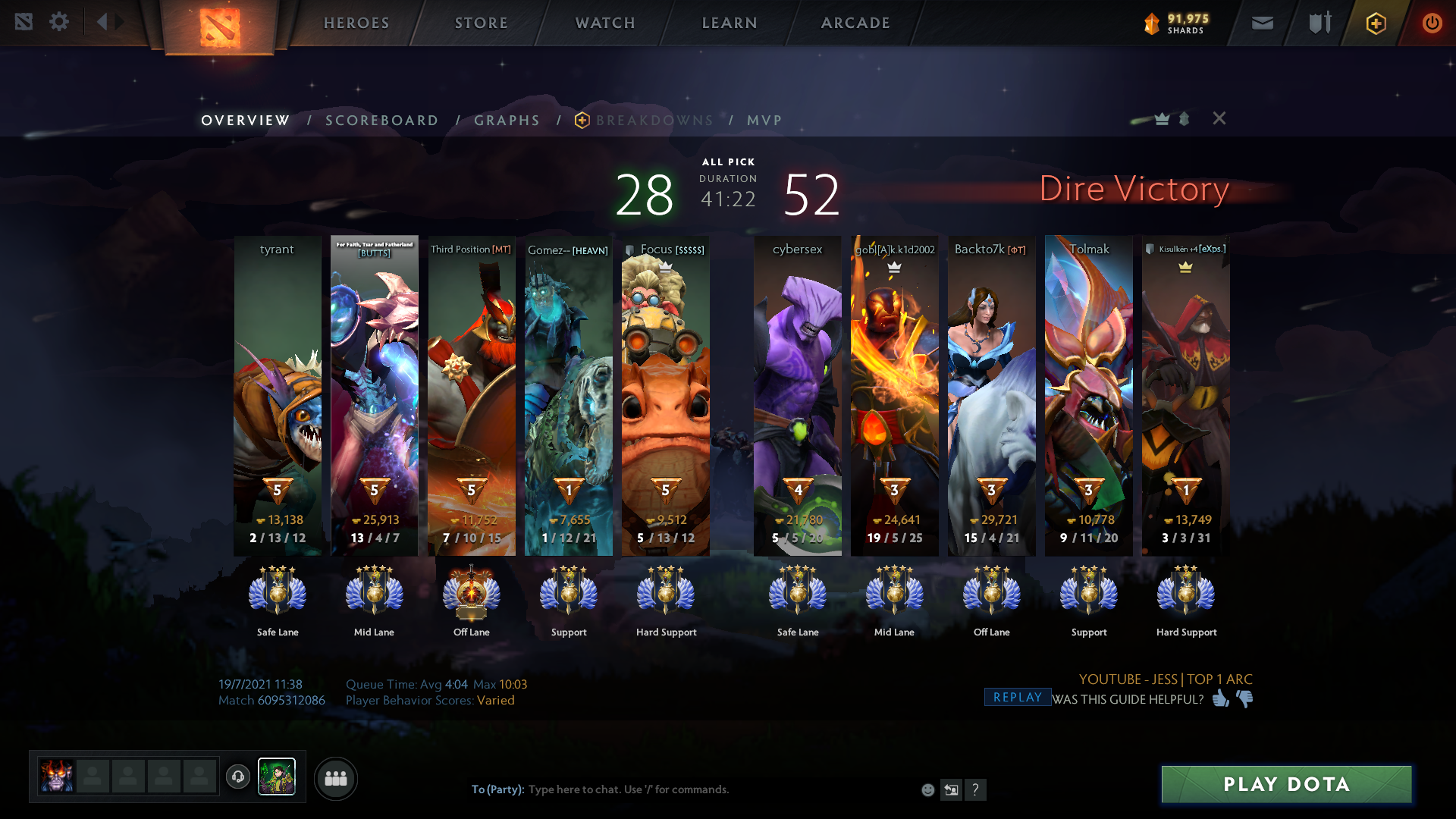Close the match details panel

(x=1219, y=118)
